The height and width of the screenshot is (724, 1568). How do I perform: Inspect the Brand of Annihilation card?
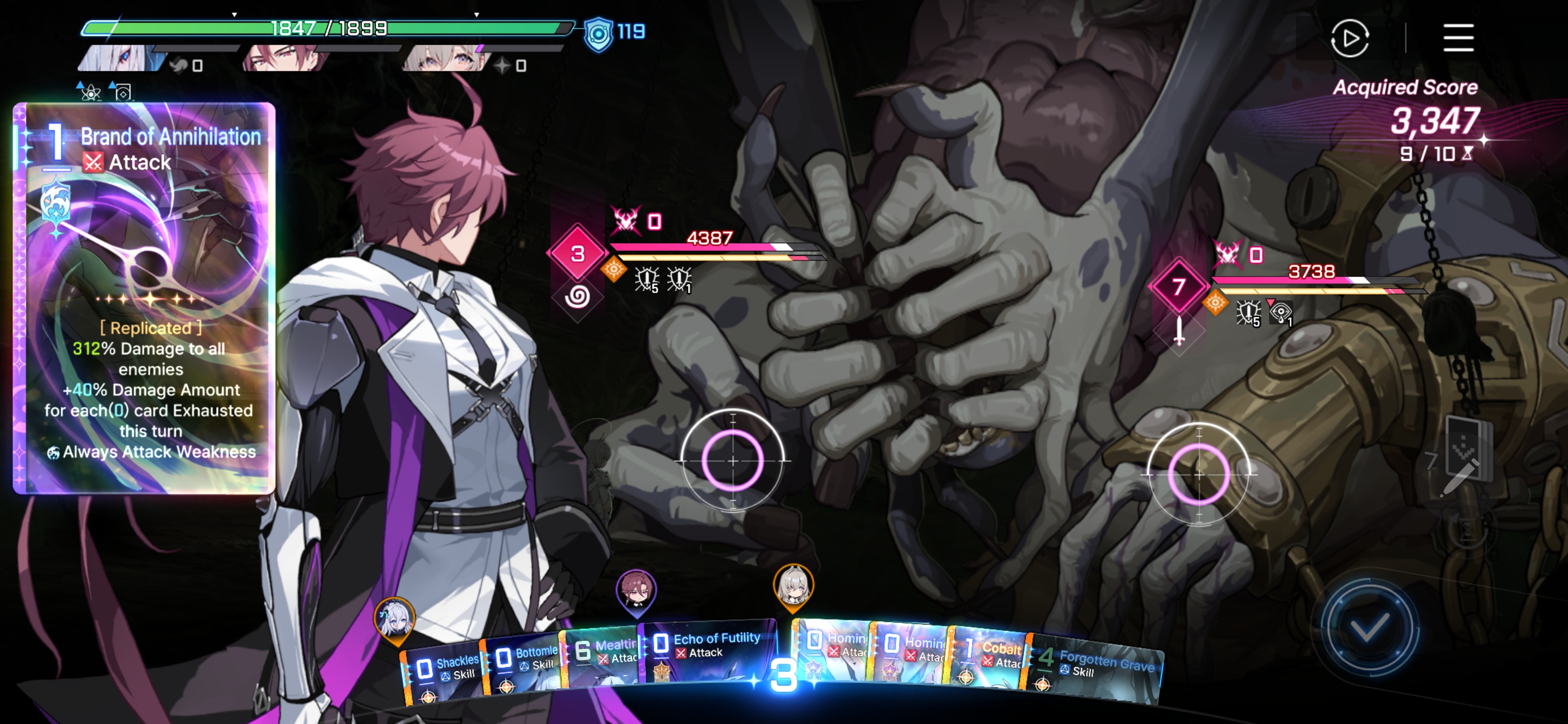coord(144,298)
